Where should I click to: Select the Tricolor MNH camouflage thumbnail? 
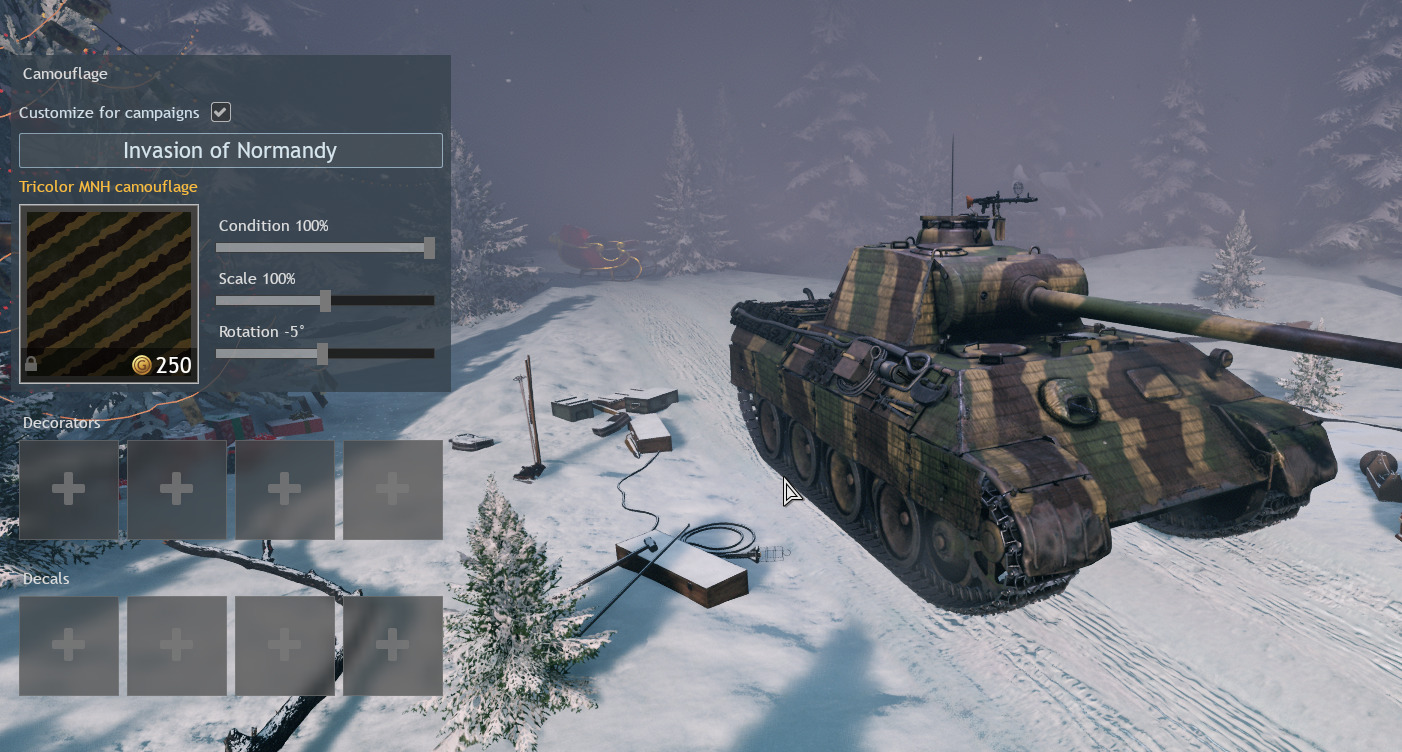109,294
